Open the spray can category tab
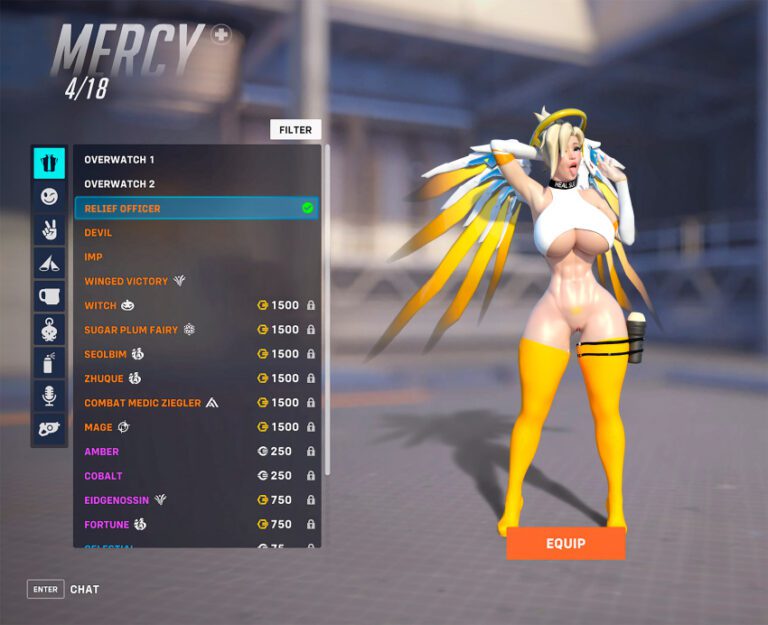 click(49, 363)
